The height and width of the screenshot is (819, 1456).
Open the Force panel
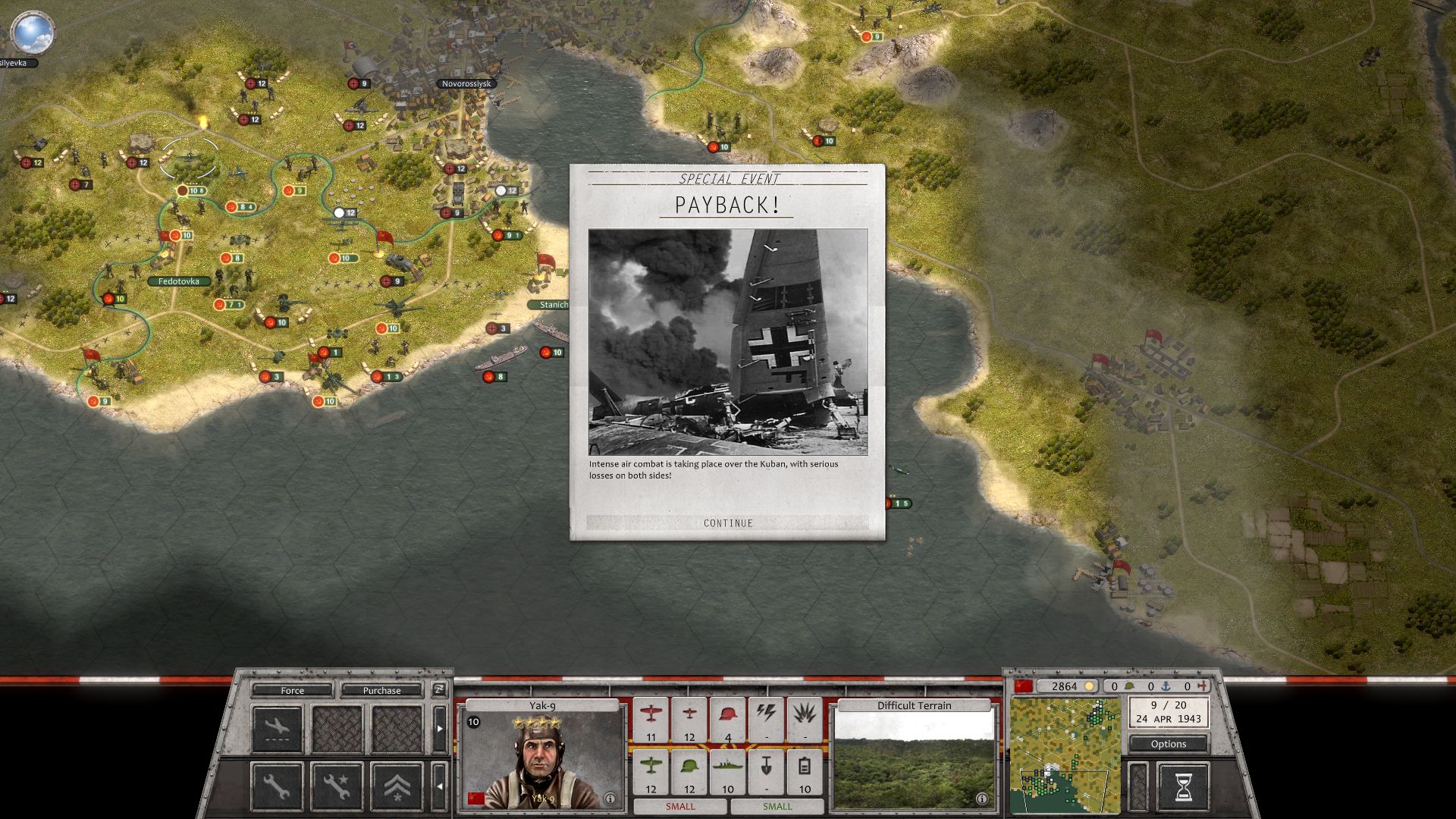[x=292, y=690]
